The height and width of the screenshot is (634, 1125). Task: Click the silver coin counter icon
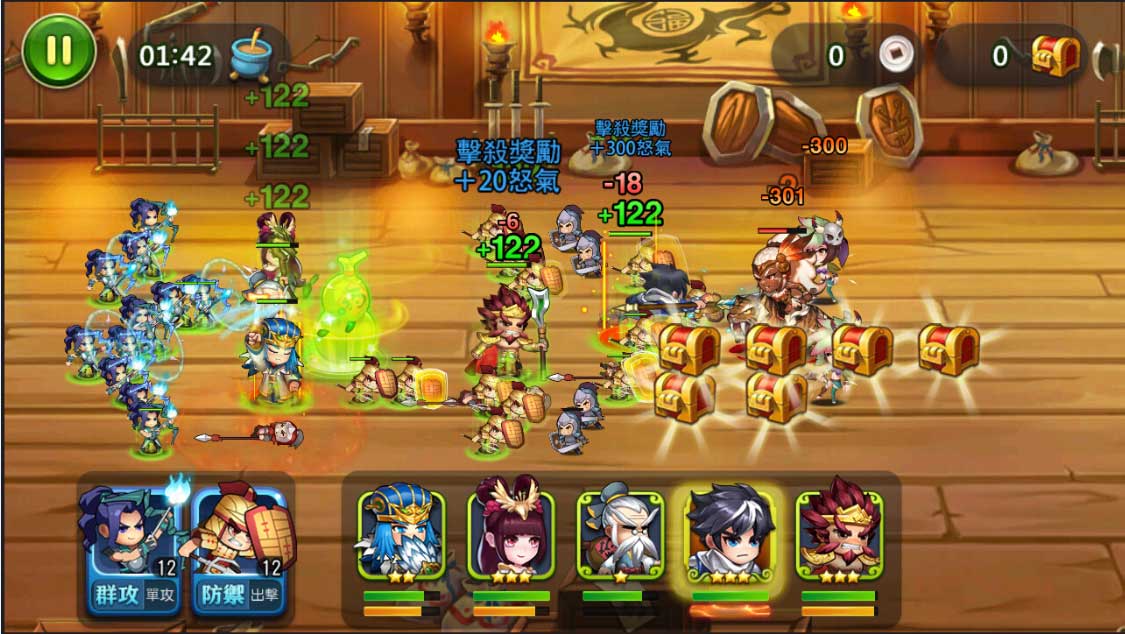(897, 56)
